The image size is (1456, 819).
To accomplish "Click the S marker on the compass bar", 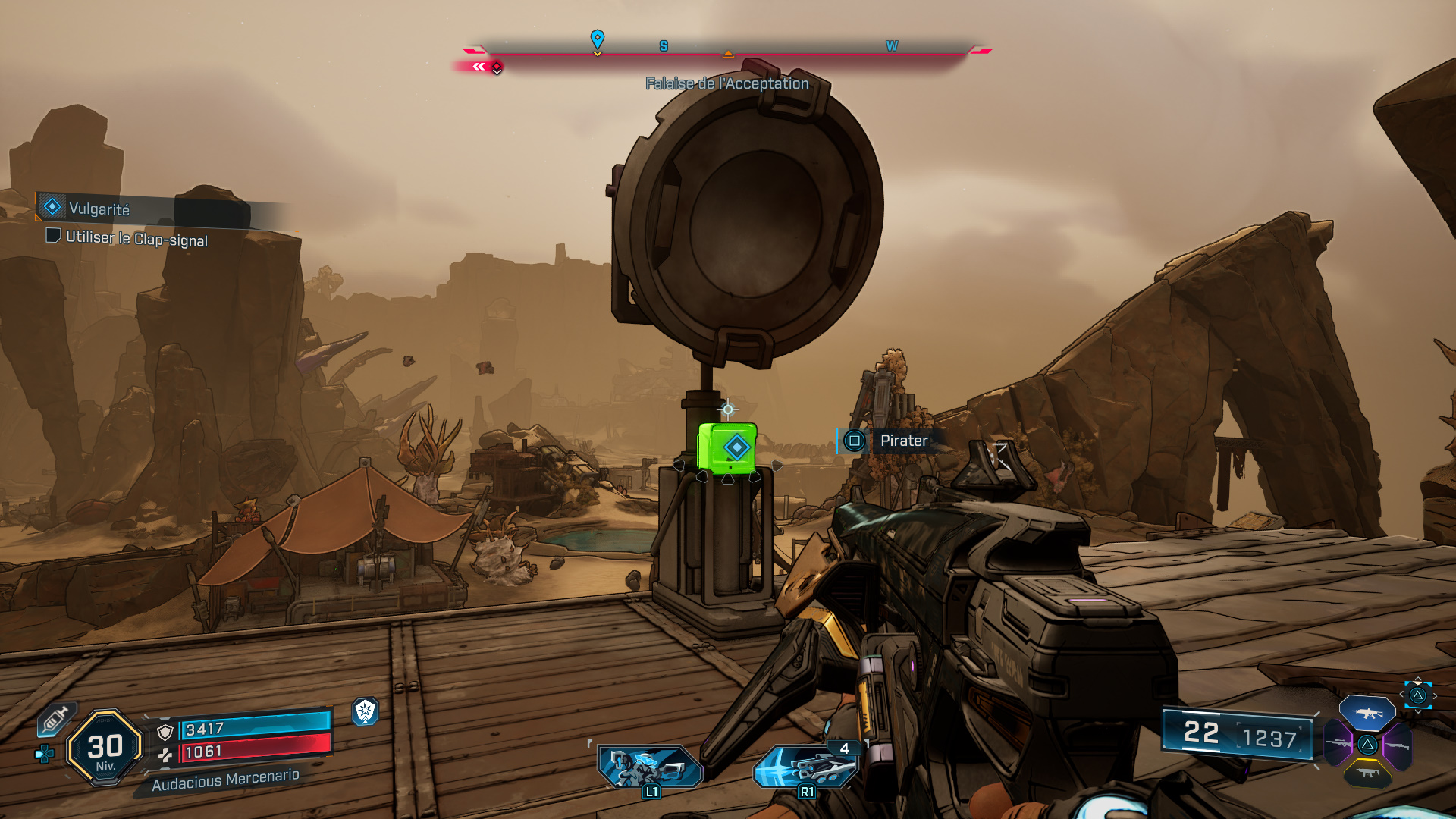I will pyautogui.click(x=664, y=46).
